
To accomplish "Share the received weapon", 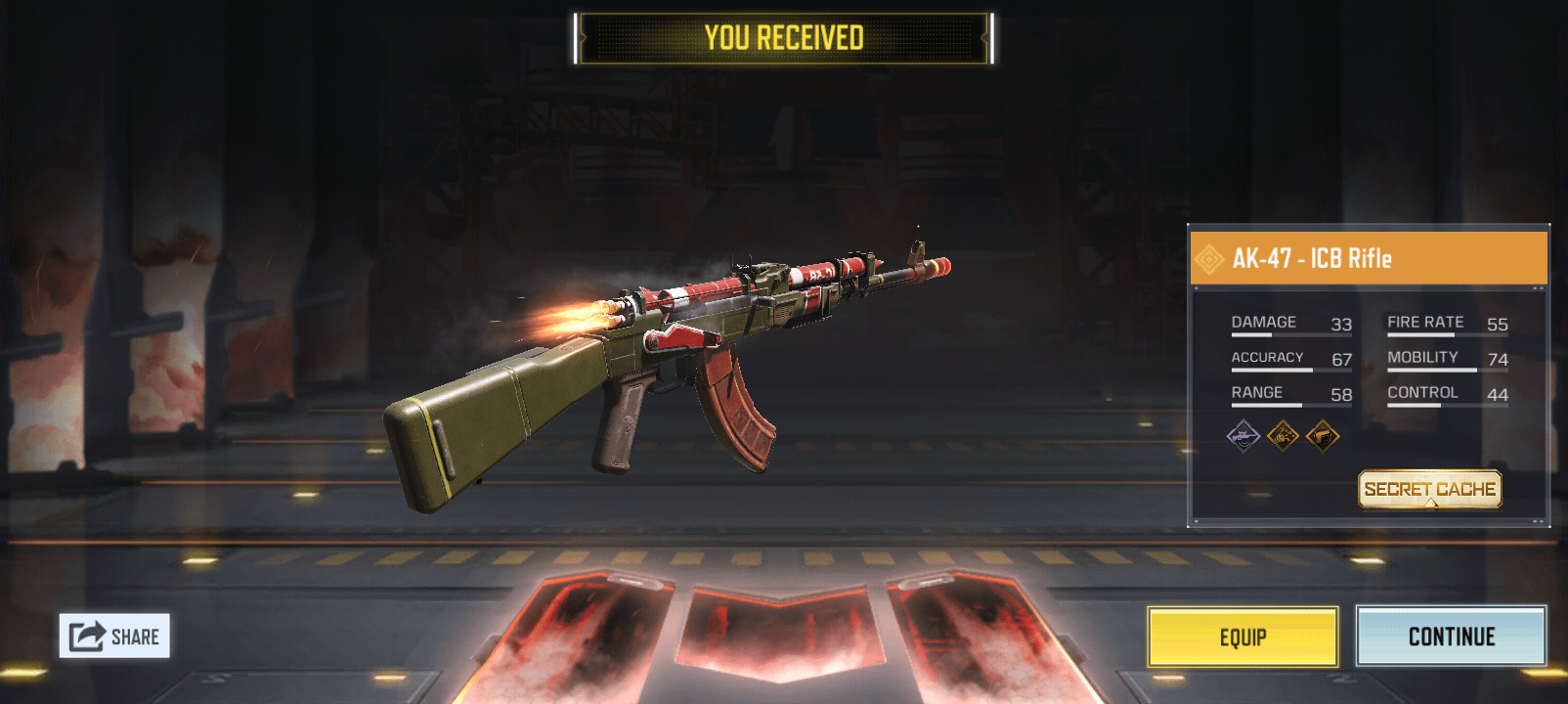I will click(x=114, y=637).
